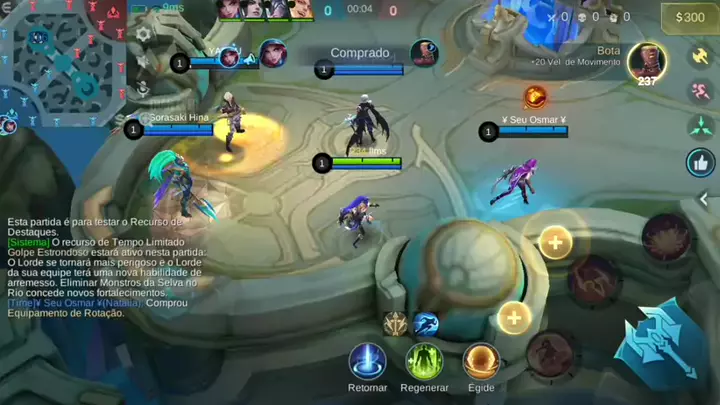Open the shop via the $300 gold button

click(690, 17)
